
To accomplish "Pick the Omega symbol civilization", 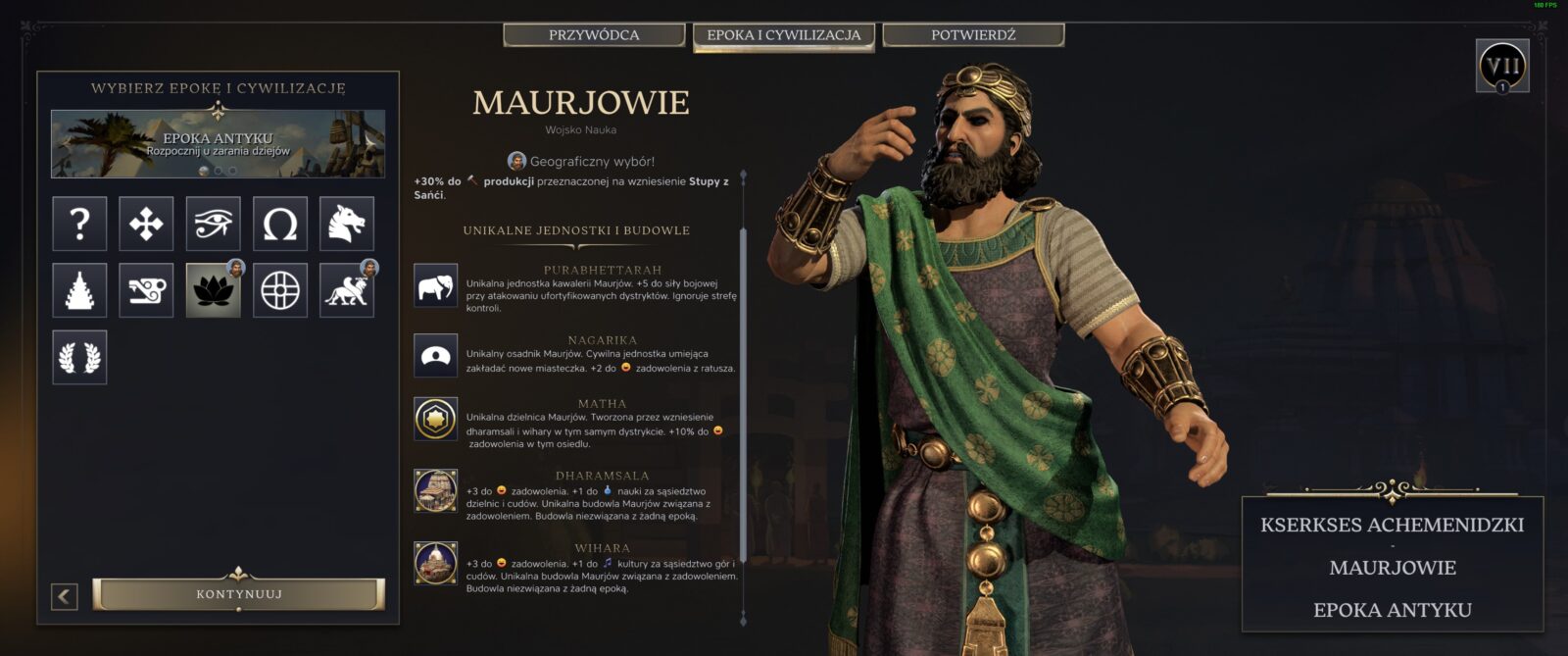I will click(280, 224).
